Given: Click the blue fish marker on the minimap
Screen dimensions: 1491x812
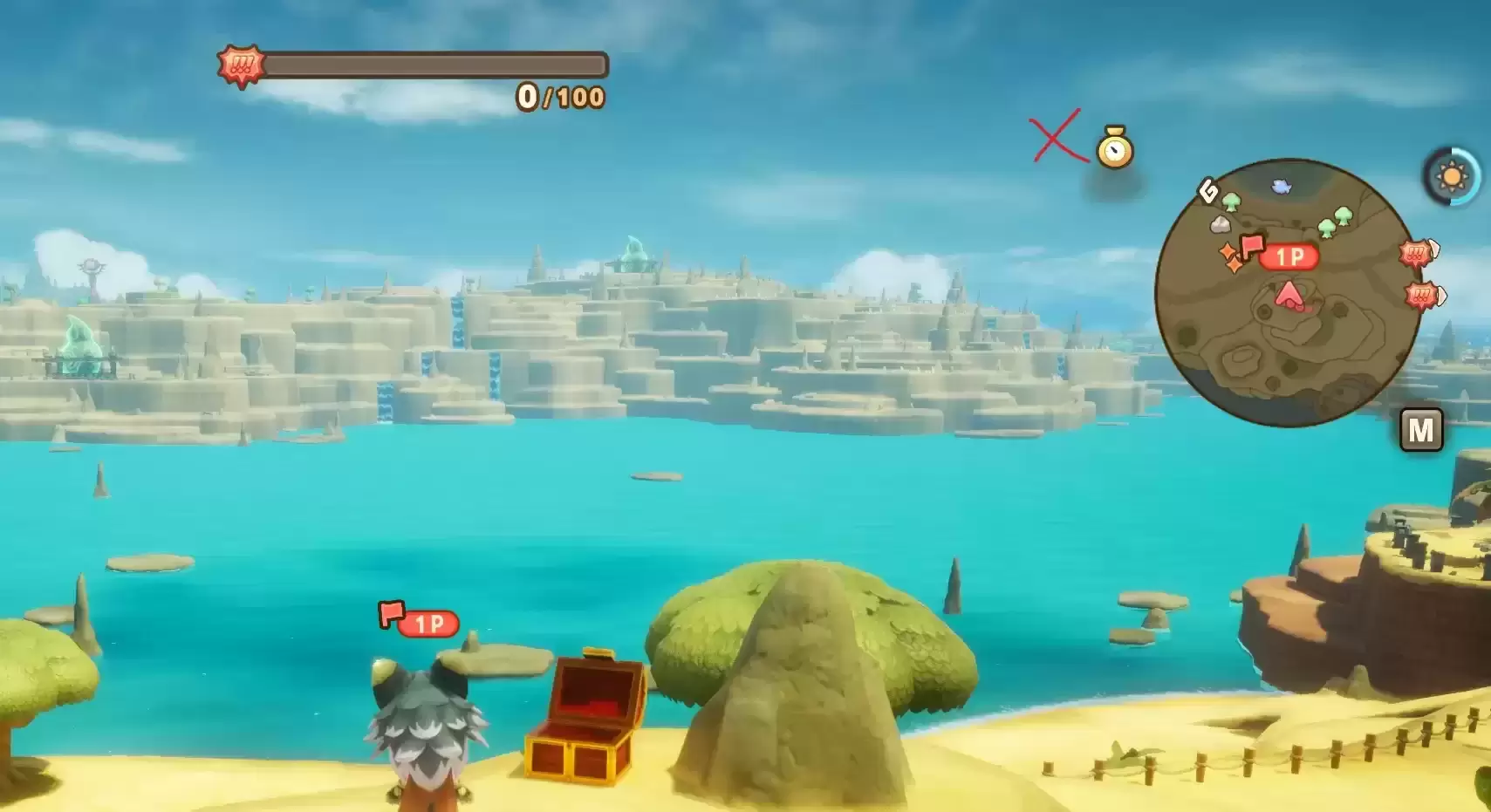Looking at the screenshot, I should coord(1281,186).
